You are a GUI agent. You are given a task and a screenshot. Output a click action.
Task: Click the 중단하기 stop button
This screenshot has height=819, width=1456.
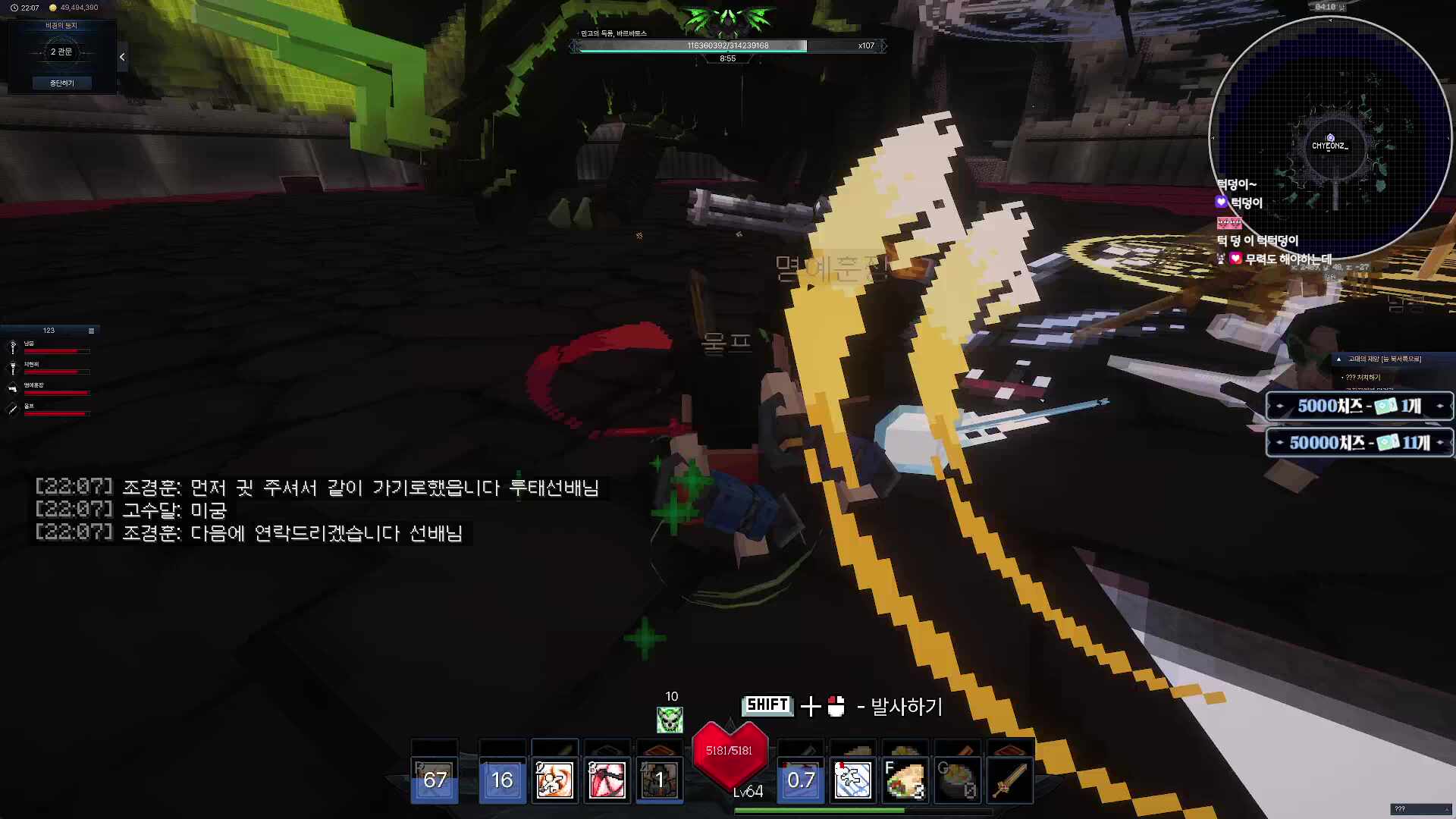click(x=61, y=83)
